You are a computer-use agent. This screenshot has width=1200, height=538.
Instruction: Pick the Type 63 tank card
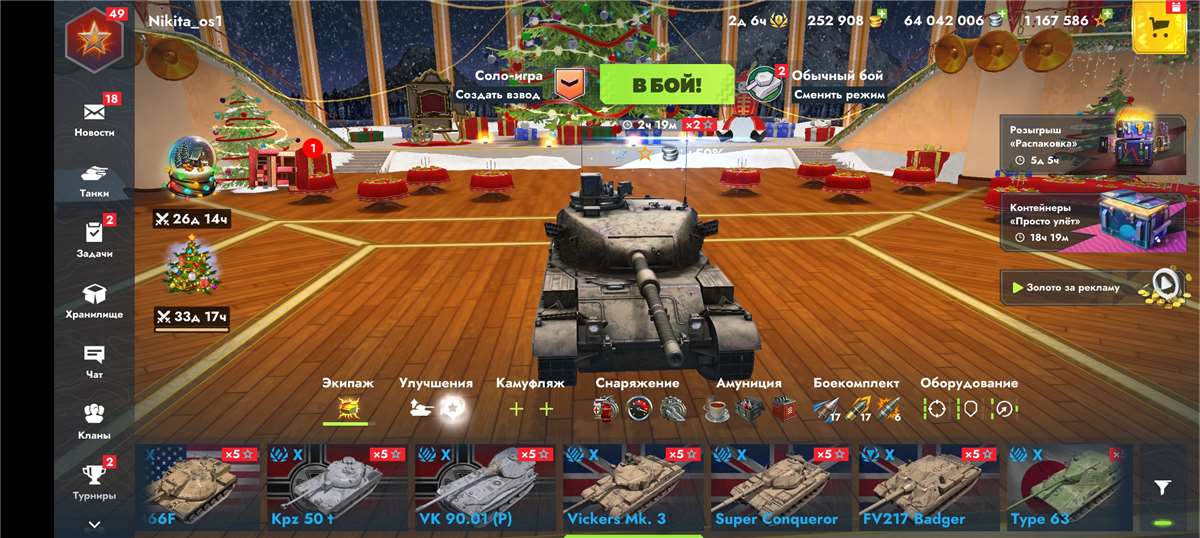[1069, 485]
